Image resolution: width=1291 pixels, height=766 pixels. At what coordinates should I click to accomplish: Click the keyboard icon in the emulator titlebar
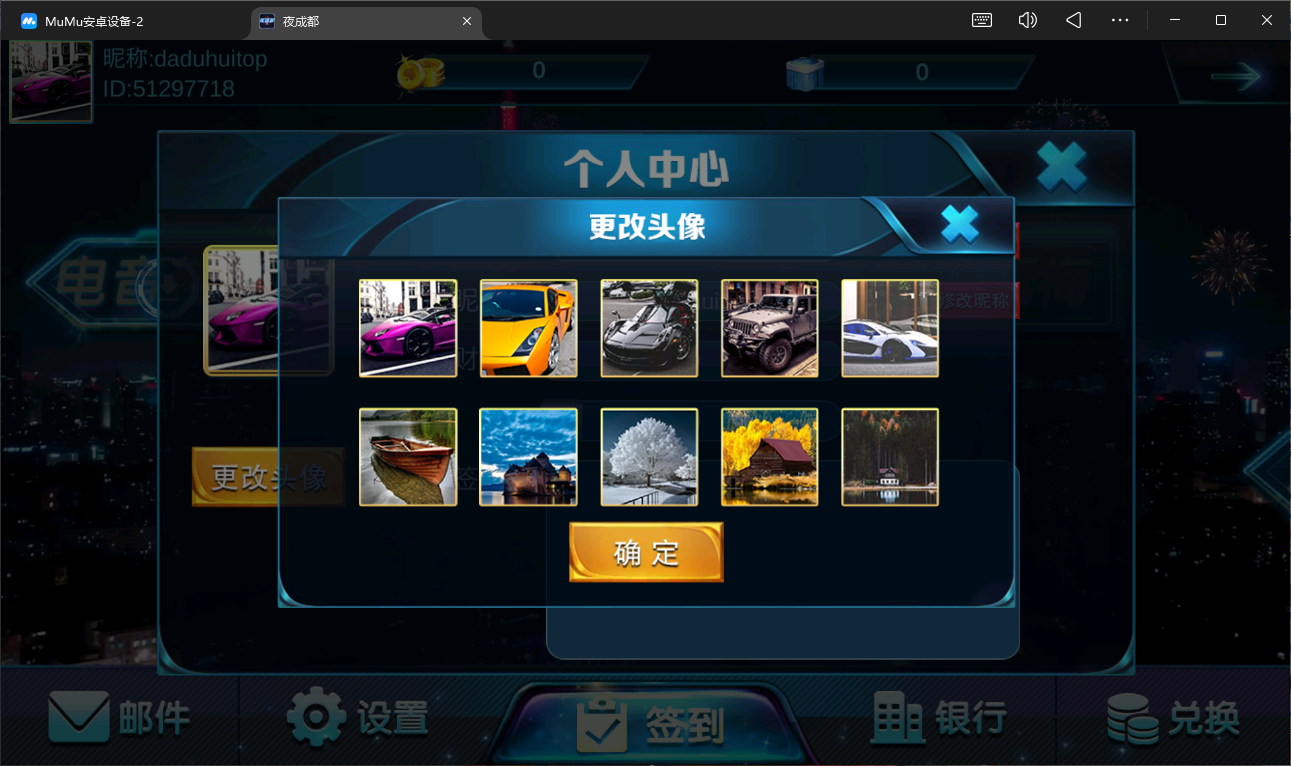[x=981, y=19]
